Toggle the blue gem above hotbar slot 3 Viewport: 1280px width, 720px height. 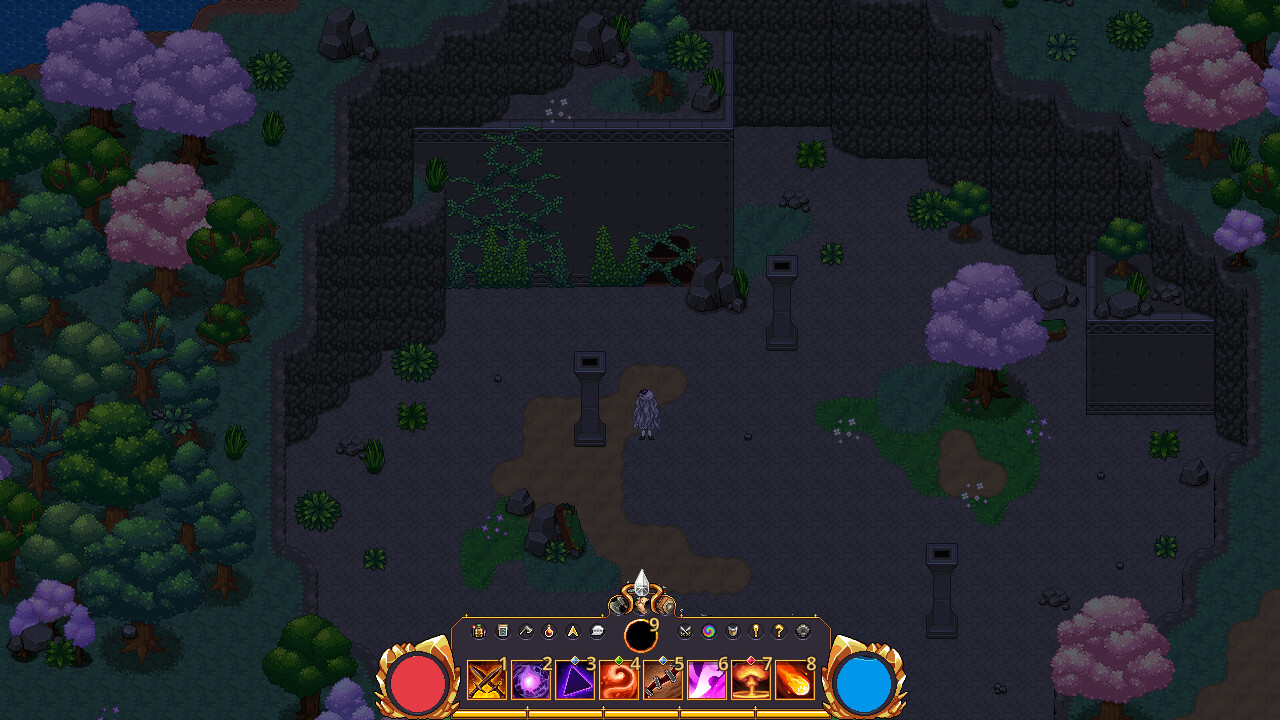coord(575,659)
